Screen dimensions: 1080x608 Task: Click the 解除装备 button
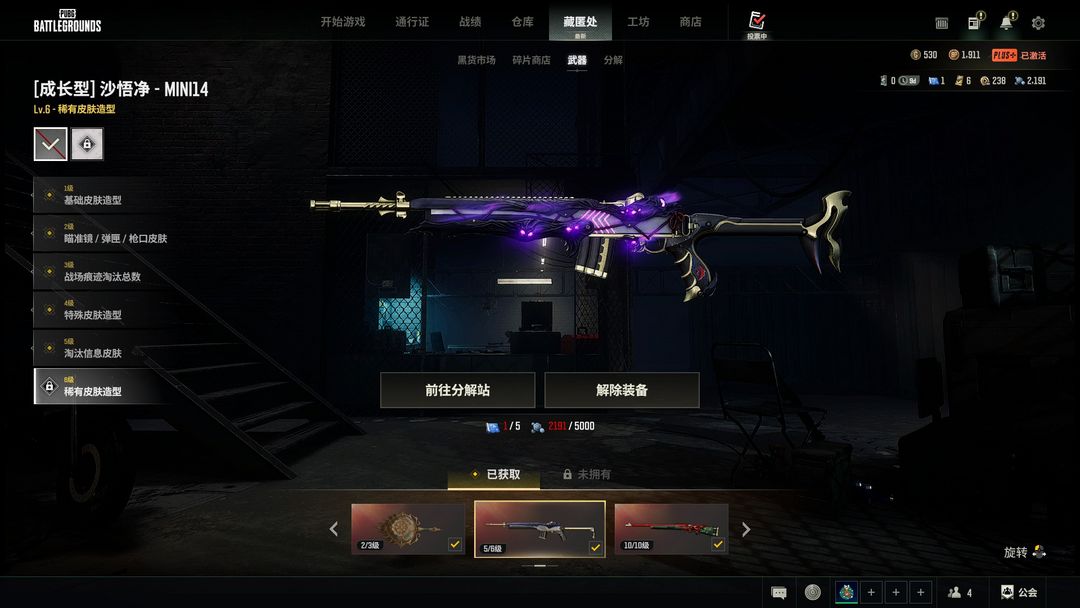tap(621, 390)
